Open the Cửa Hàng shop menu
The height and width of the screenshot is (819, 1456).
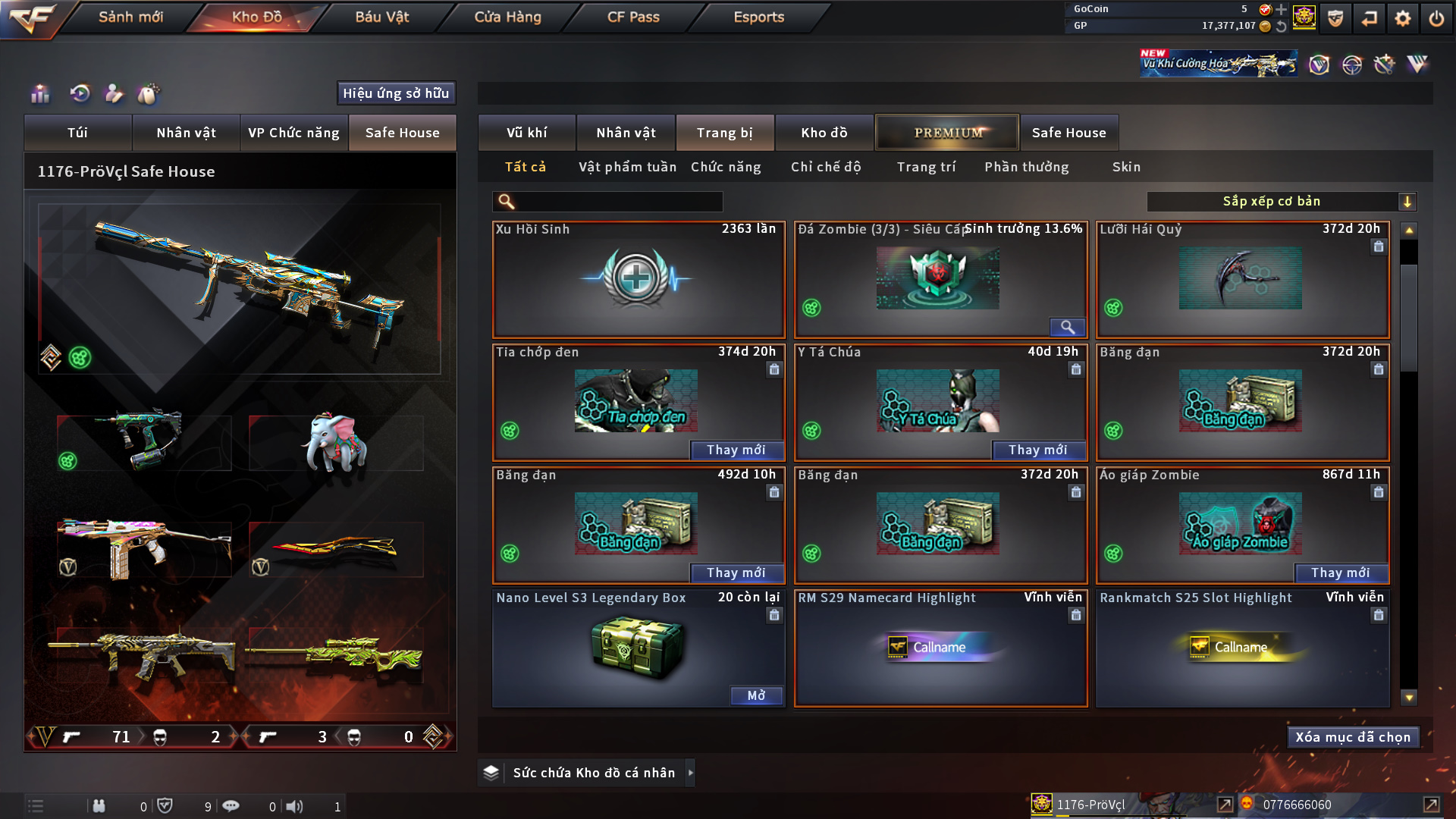click(507, 17)
